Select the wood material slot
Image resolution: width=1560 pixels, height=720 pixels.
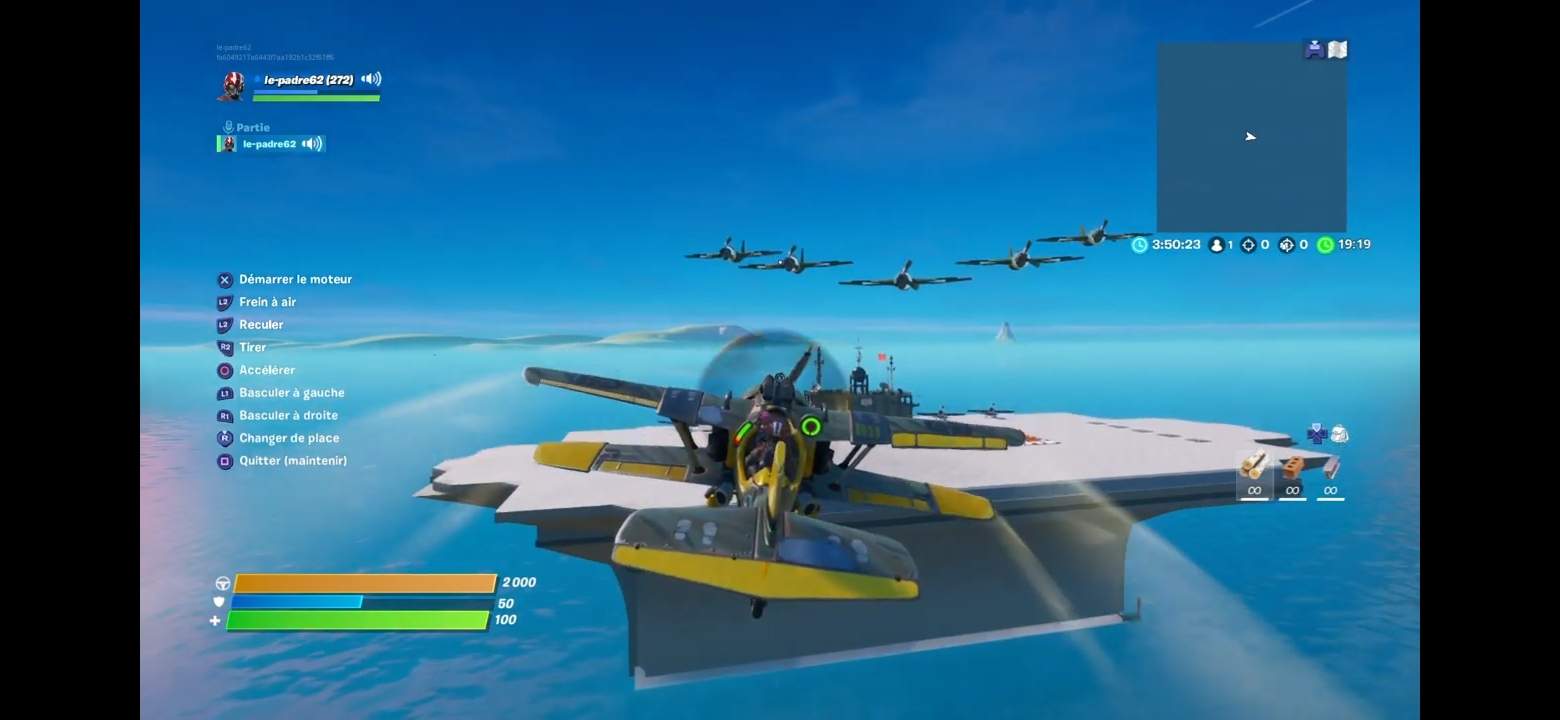coord(1253,475)
